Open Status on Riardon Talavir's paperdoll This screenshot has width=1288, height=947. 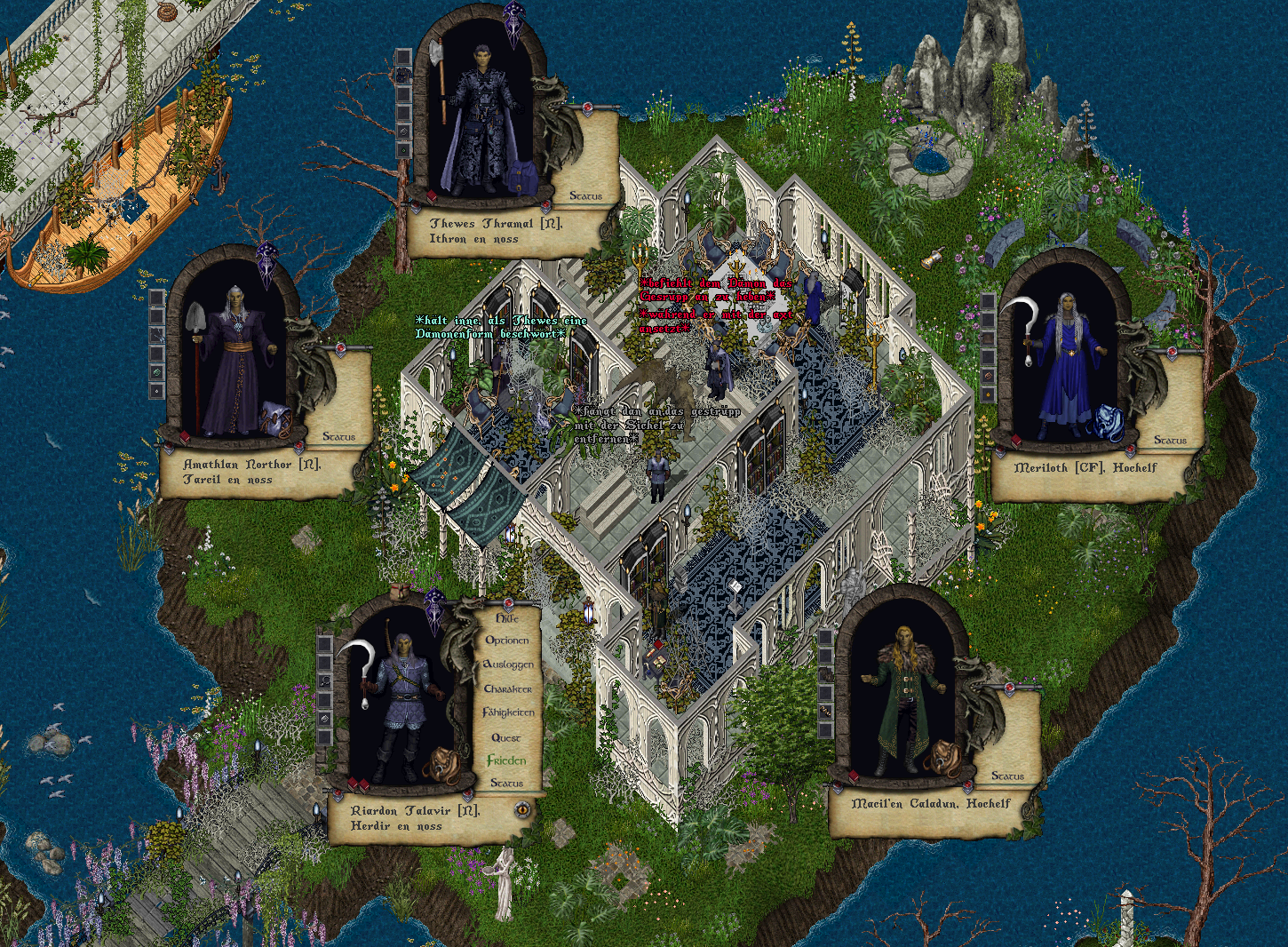click(x=506, y=784)
